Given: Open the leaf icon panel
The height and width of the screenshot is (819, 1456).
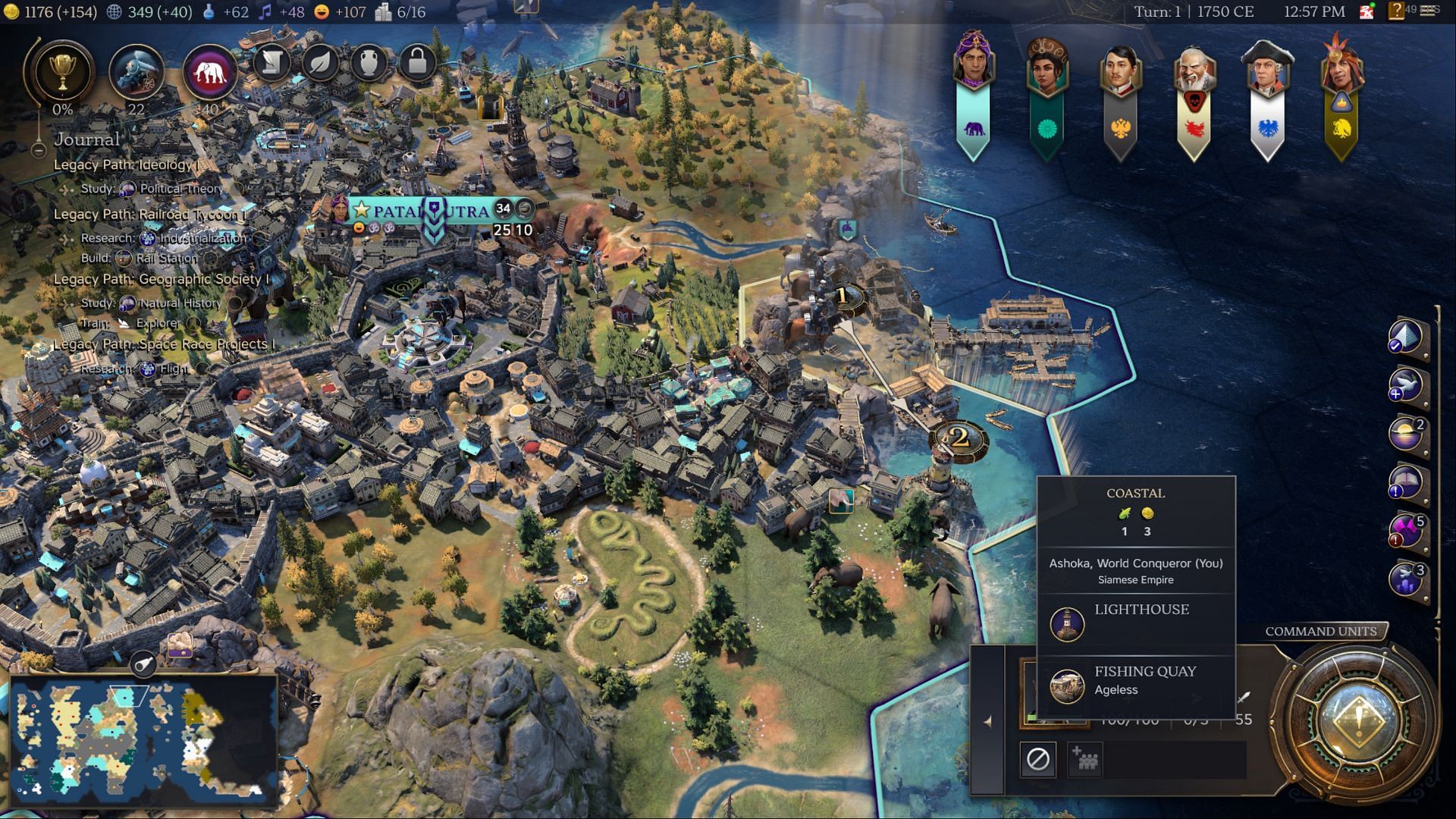Looking at the screenshot, I should pyautogui.click(x=320, y=62).
